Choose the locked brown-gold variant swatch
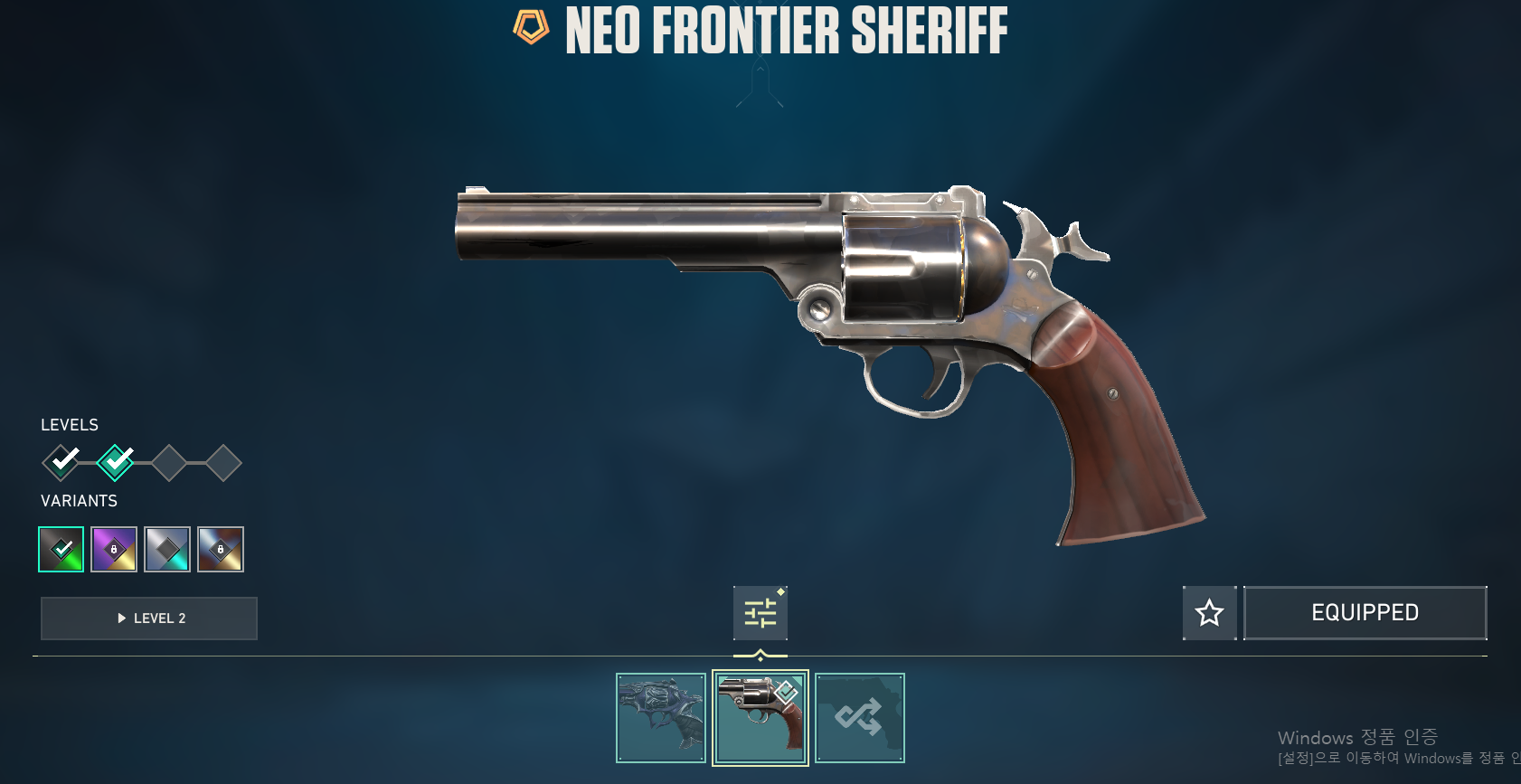Viewport: 1521px width, 784px height. [221, 549]
